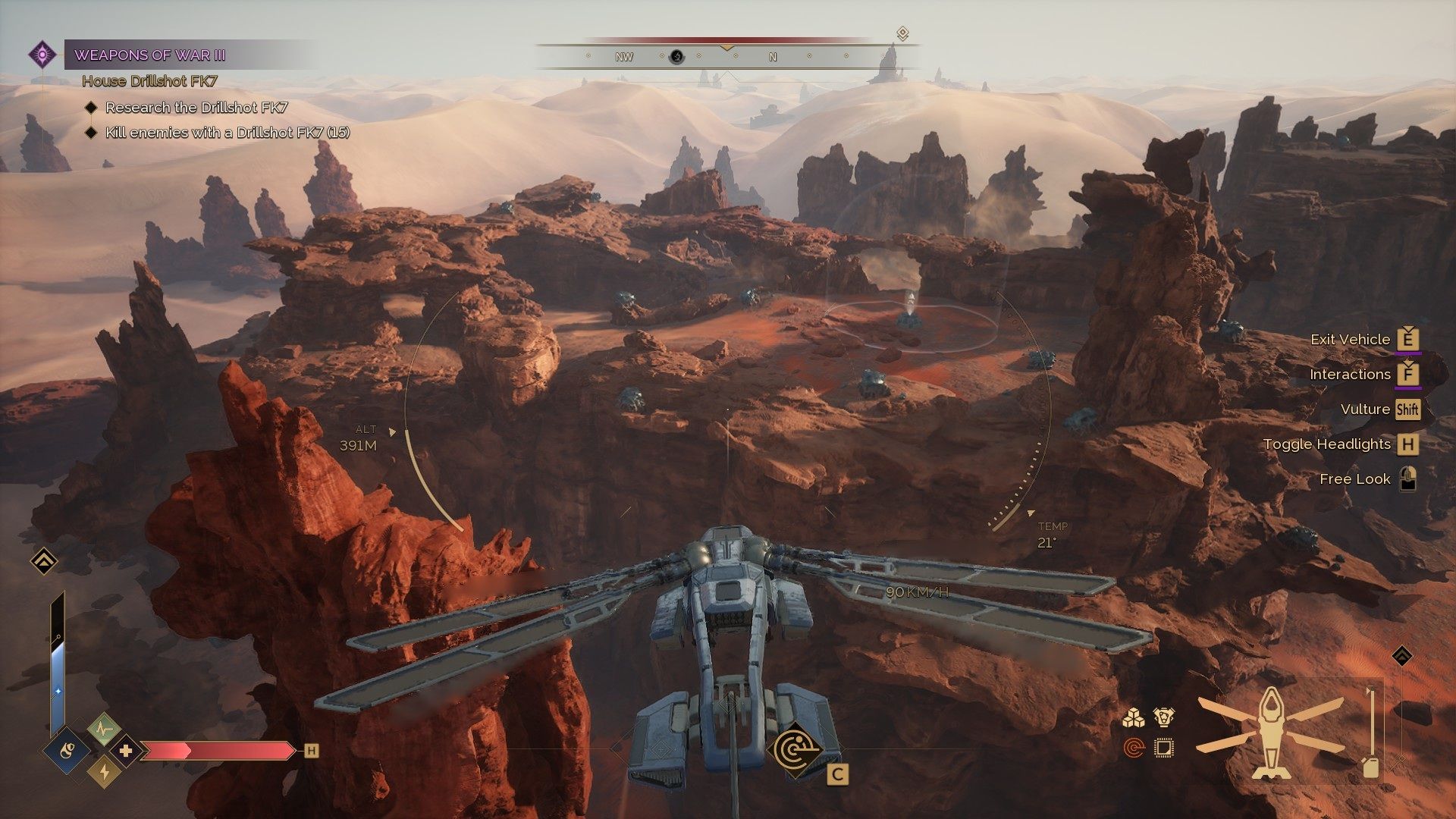The width and height of the screenshot is (1456, 819).
Task: Activate the Vulture boost action
Action: coord(1365,409)
